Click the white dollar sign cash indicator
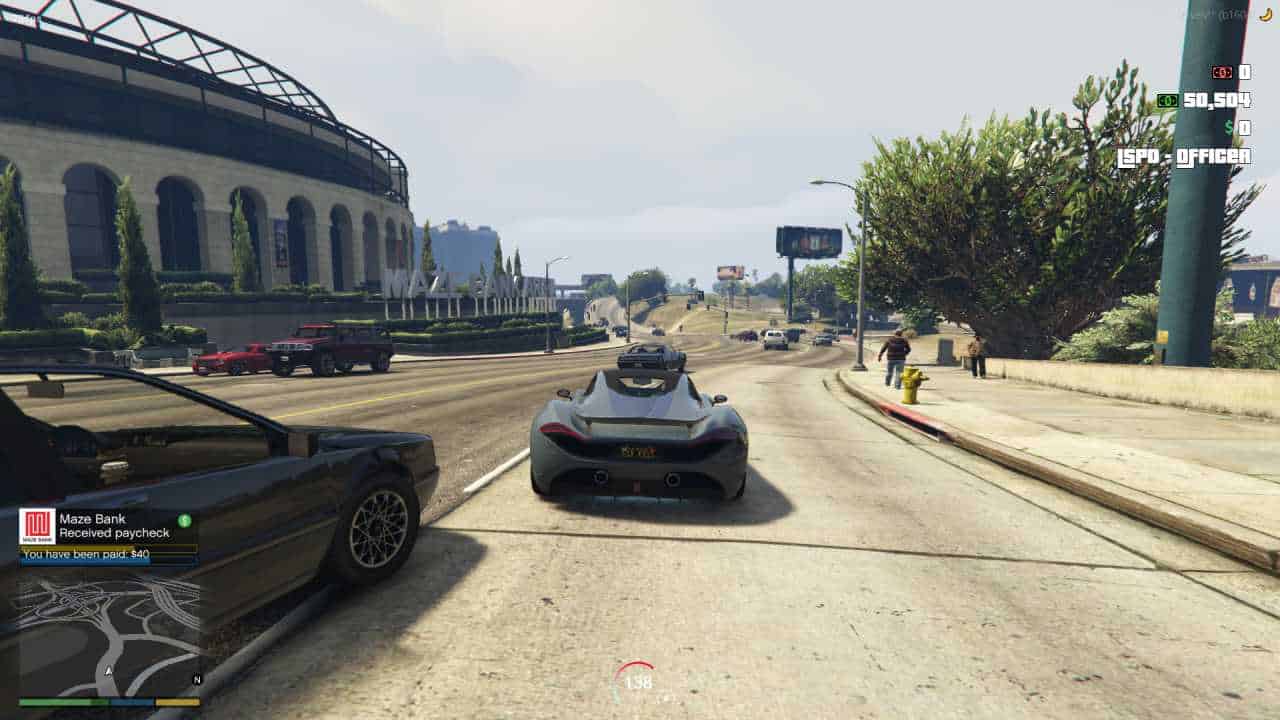The width and height of the screenshot is (1280, 720). point(1228,128)
